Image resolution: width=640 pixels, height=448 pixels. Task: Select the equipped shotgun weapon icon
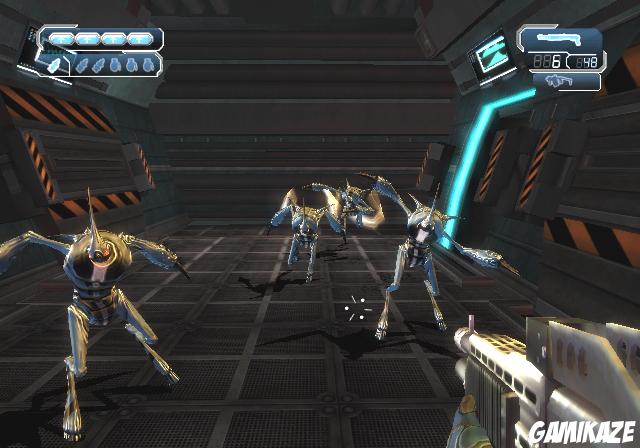[x=559, y=39]
